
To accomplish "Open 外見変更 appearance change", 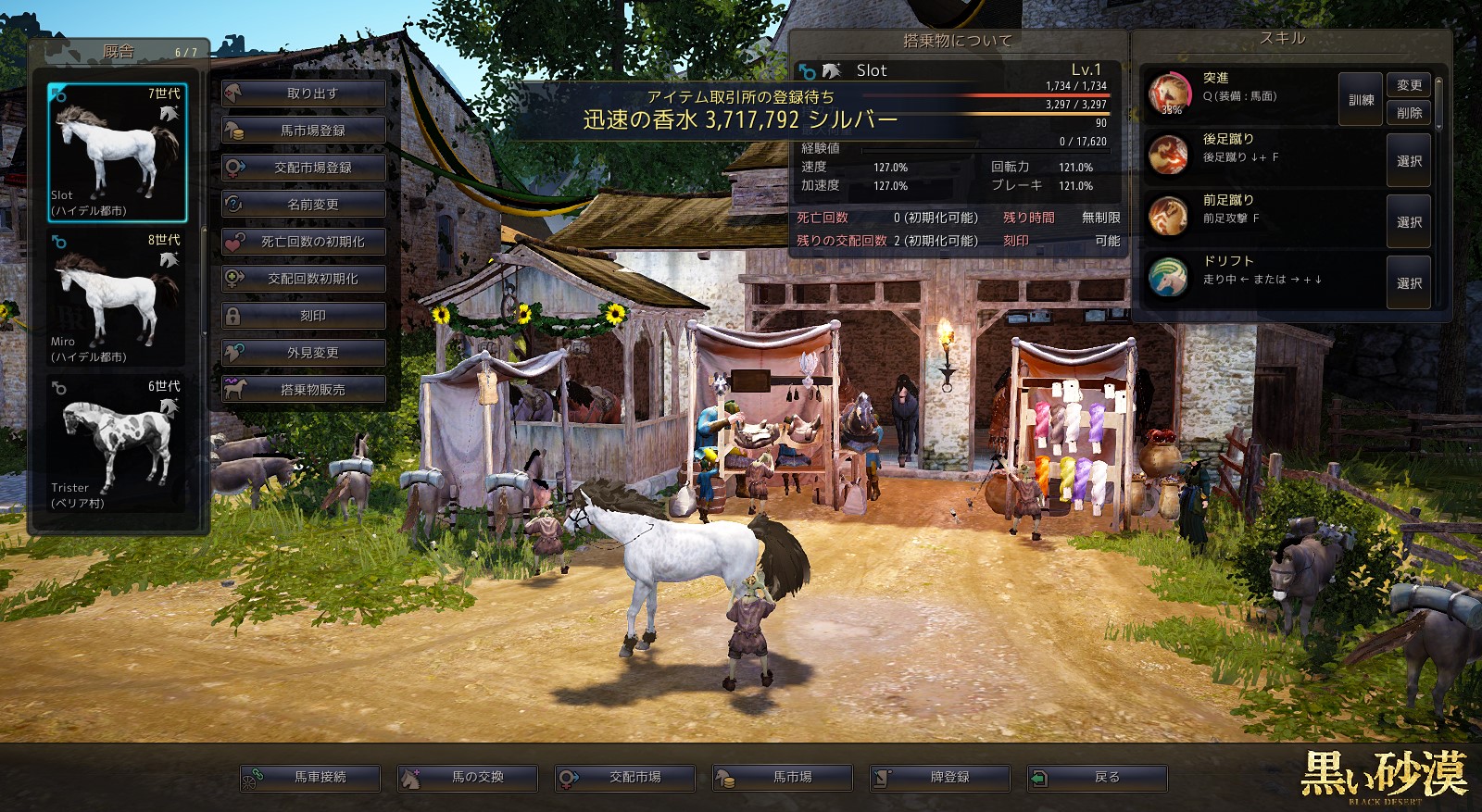I will point(304,353).
